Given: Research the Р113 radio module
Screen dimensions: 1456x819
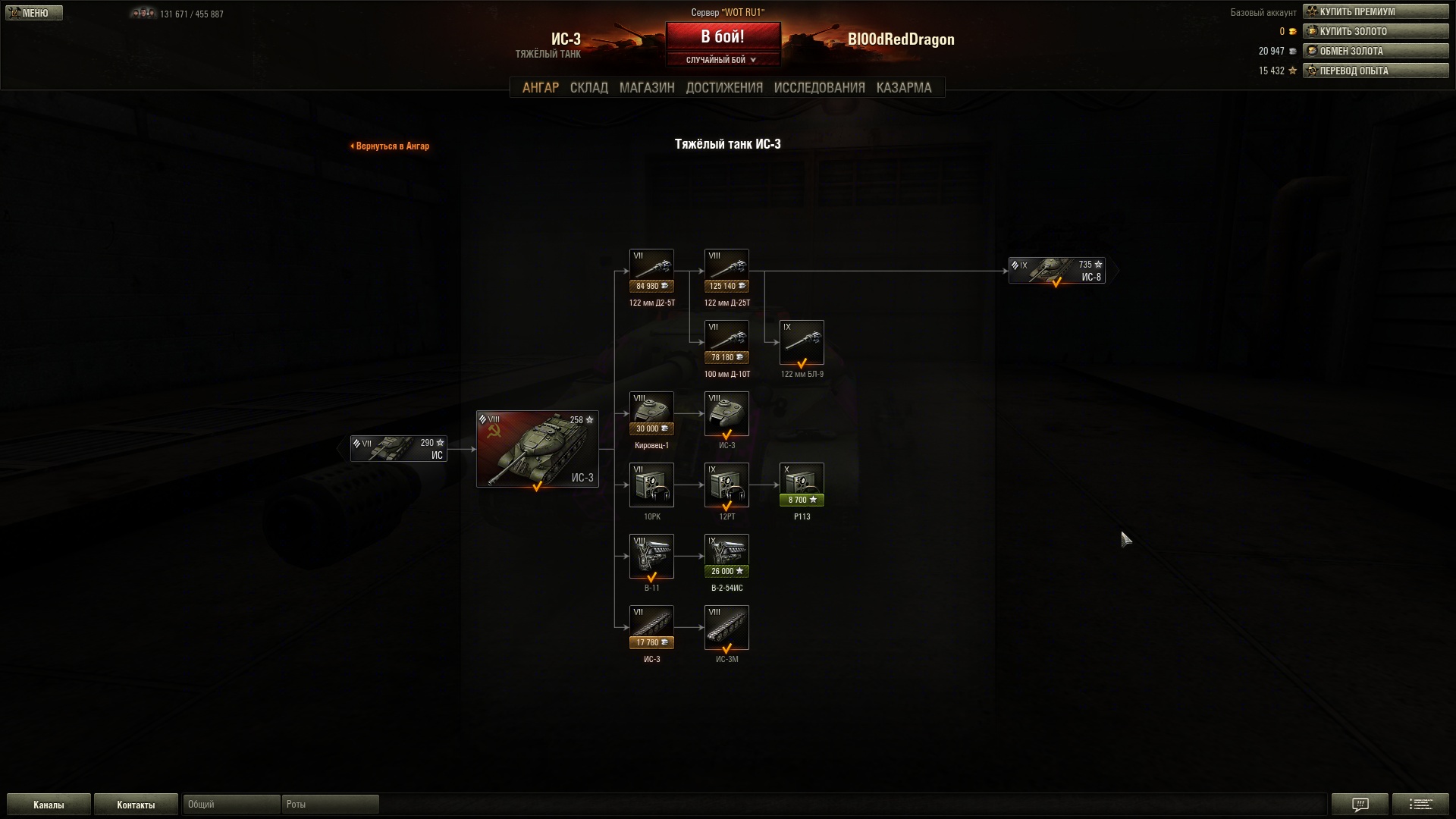Looking at the screenshot, I should [x=802, y=485].
